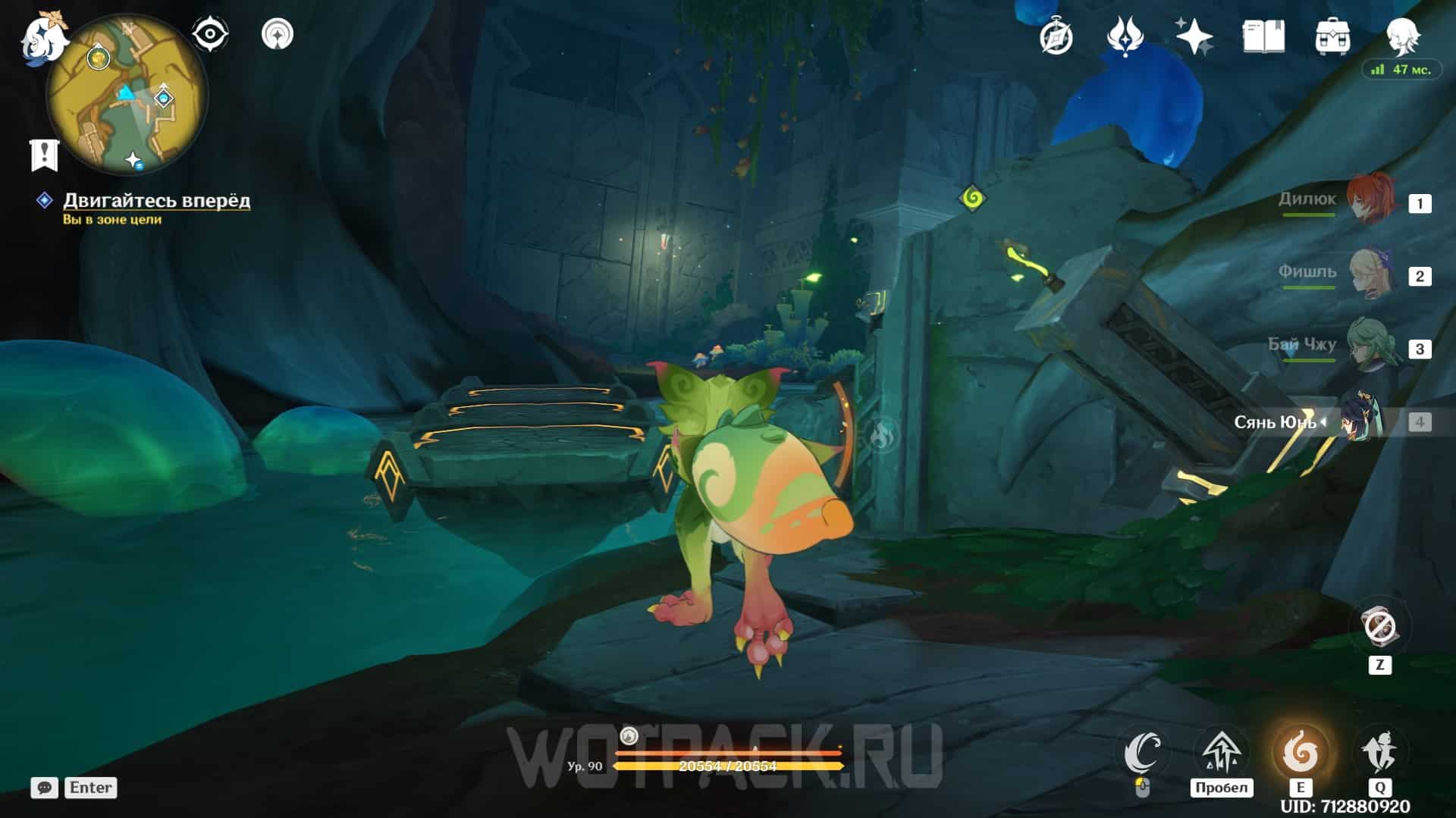Open the quest log exclamation banner
Image resolution: width=1456 pixels, height=818 pixels.
pyautogui.click(x=44, y=154)
